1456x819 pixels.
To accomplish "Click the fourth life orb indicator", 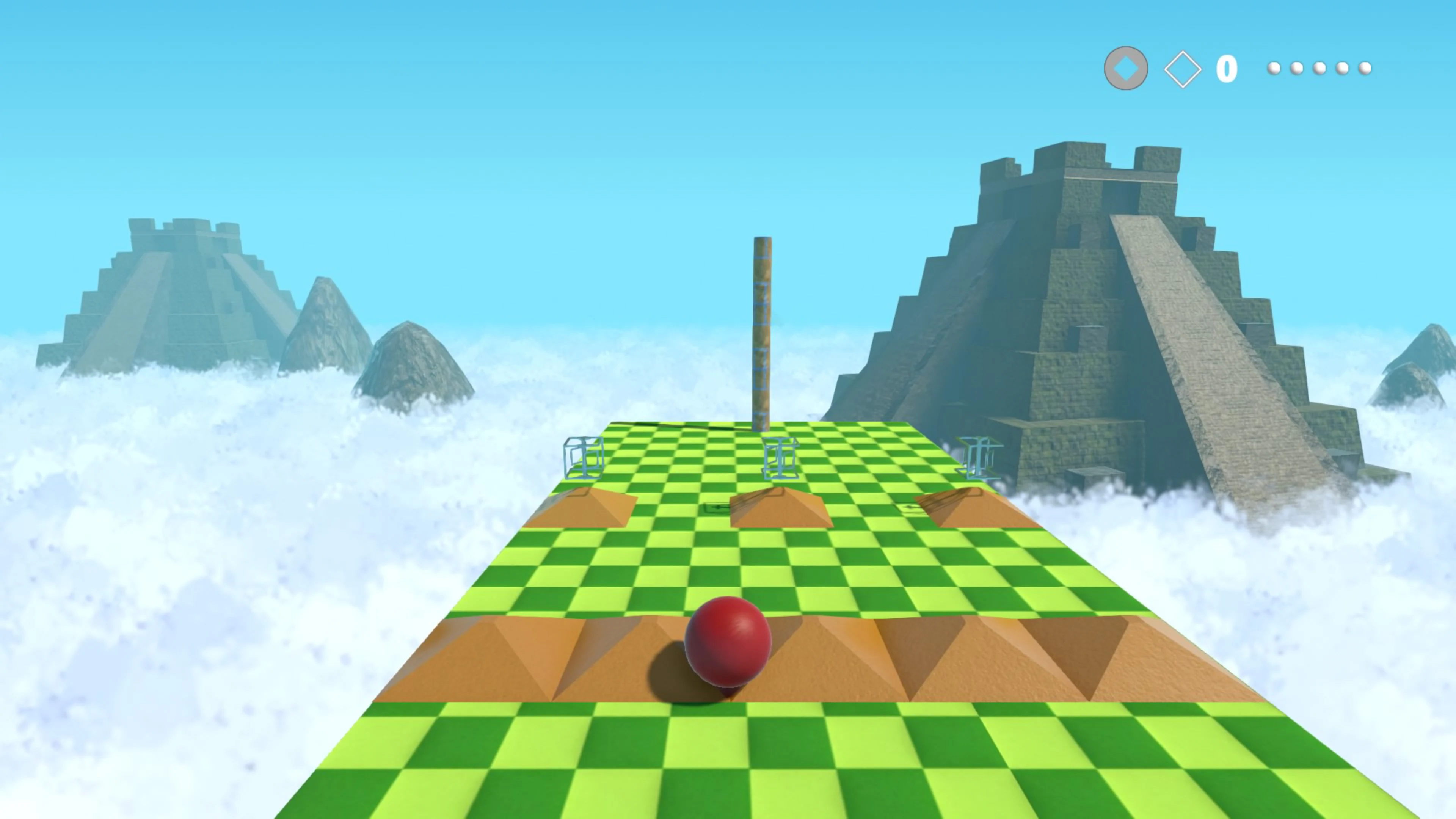I will tap(1342, 68).
